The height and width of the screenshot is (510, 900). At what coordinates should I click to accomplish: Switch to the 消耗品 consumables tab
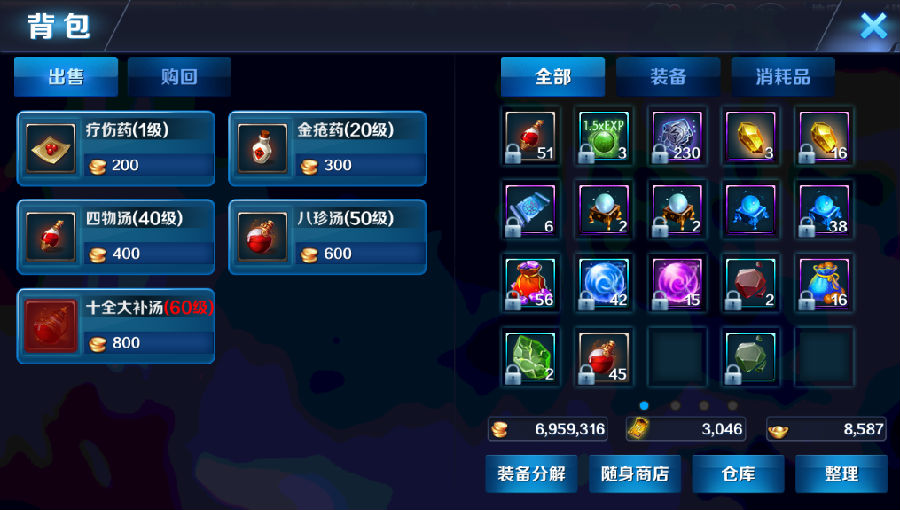pos(782,77)
